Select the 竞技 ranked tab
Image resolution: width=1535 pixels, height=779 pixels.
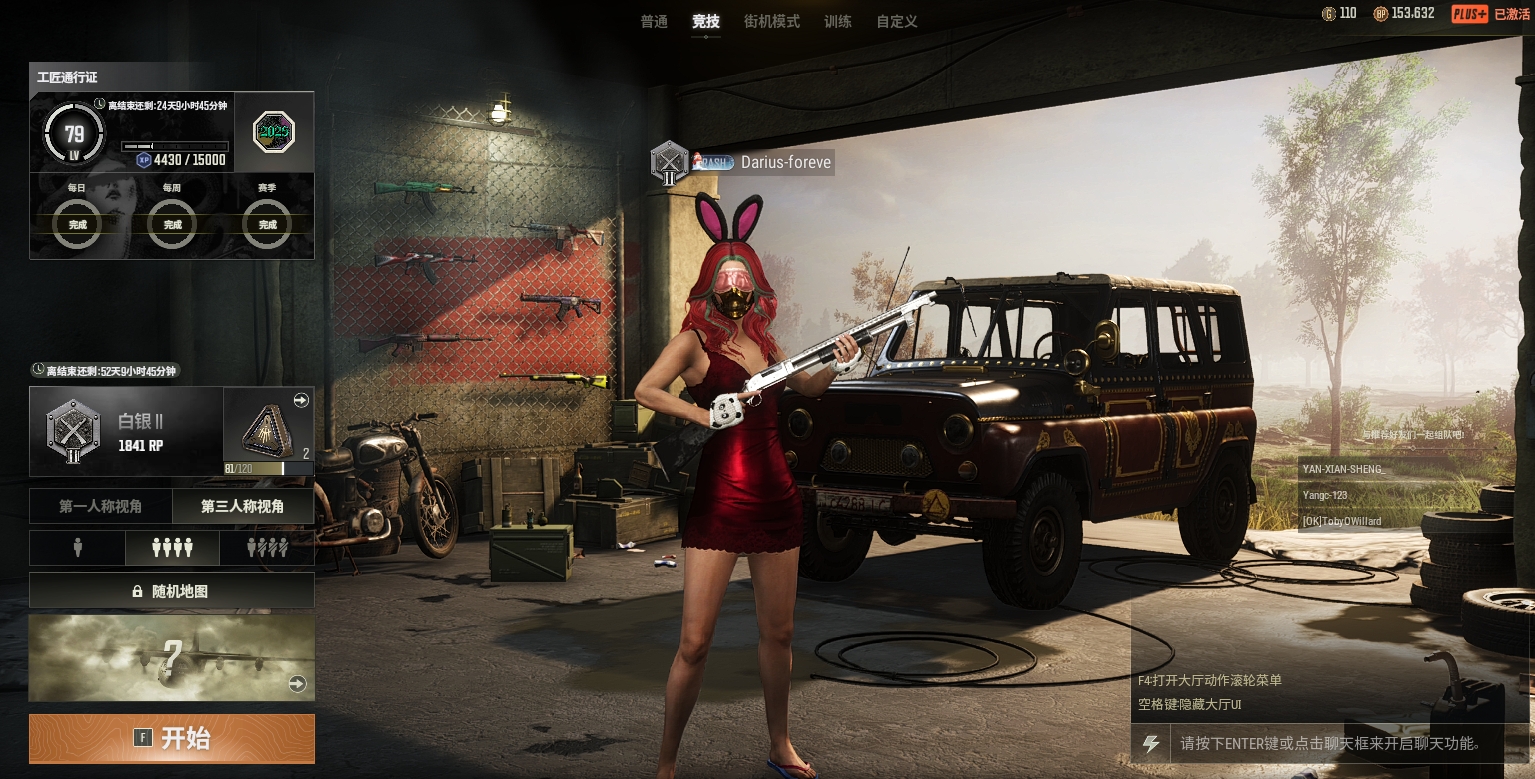click(x=705, y=21)
